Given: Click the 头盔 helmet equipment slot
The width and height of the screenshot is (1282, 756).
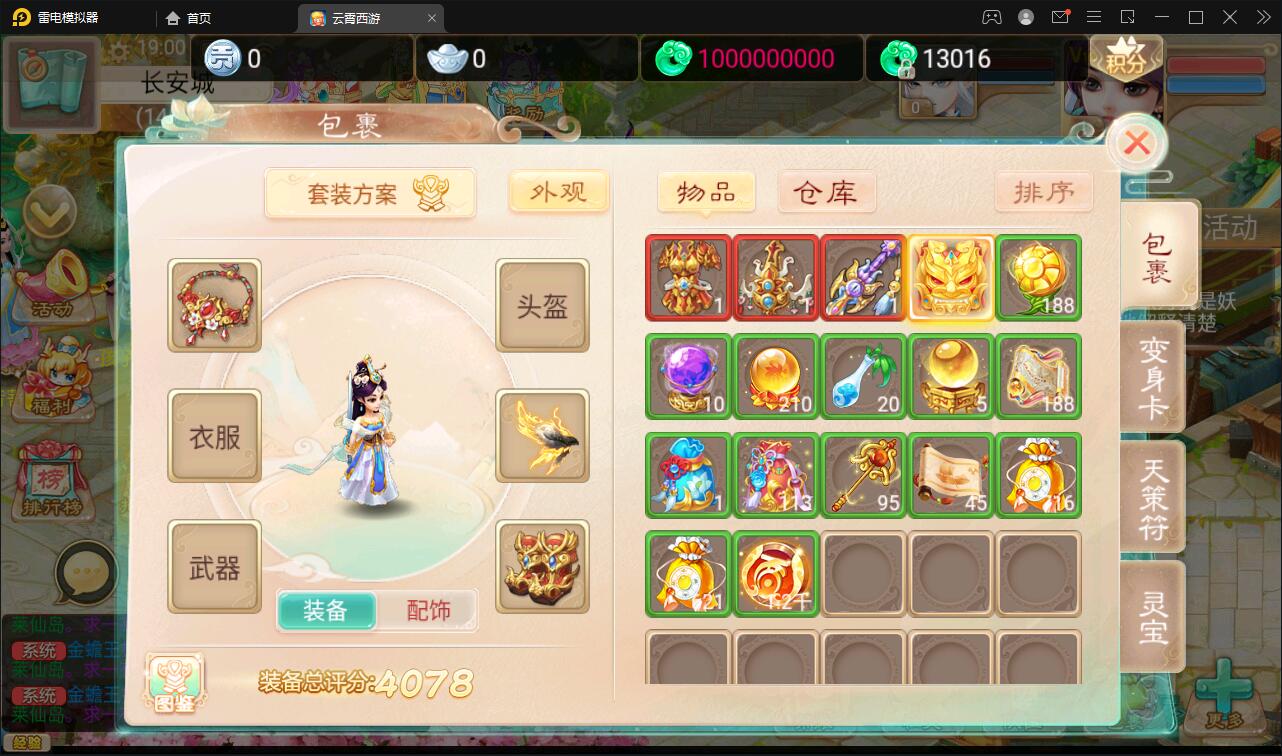Looking at the screenshot, I should 542,305.
